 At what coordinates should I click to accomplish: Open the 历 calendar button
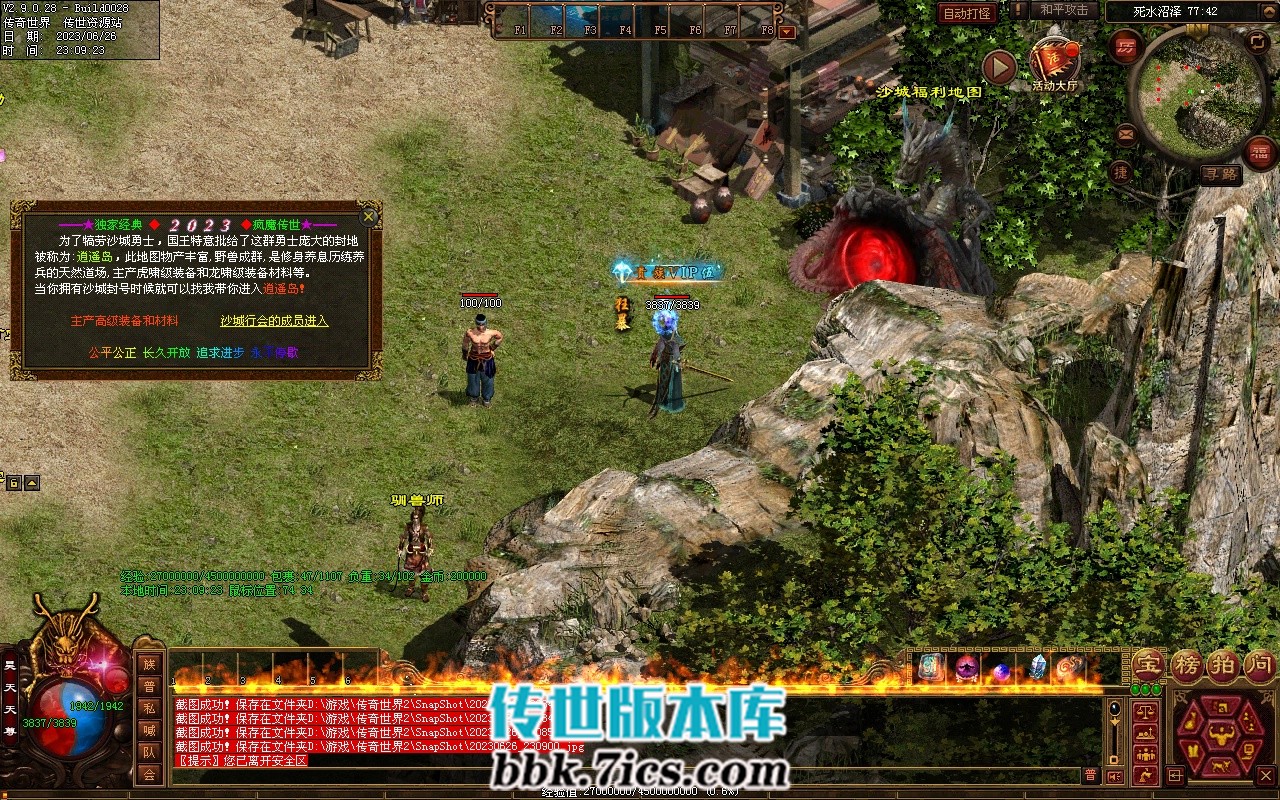(x=1126, y=46)
